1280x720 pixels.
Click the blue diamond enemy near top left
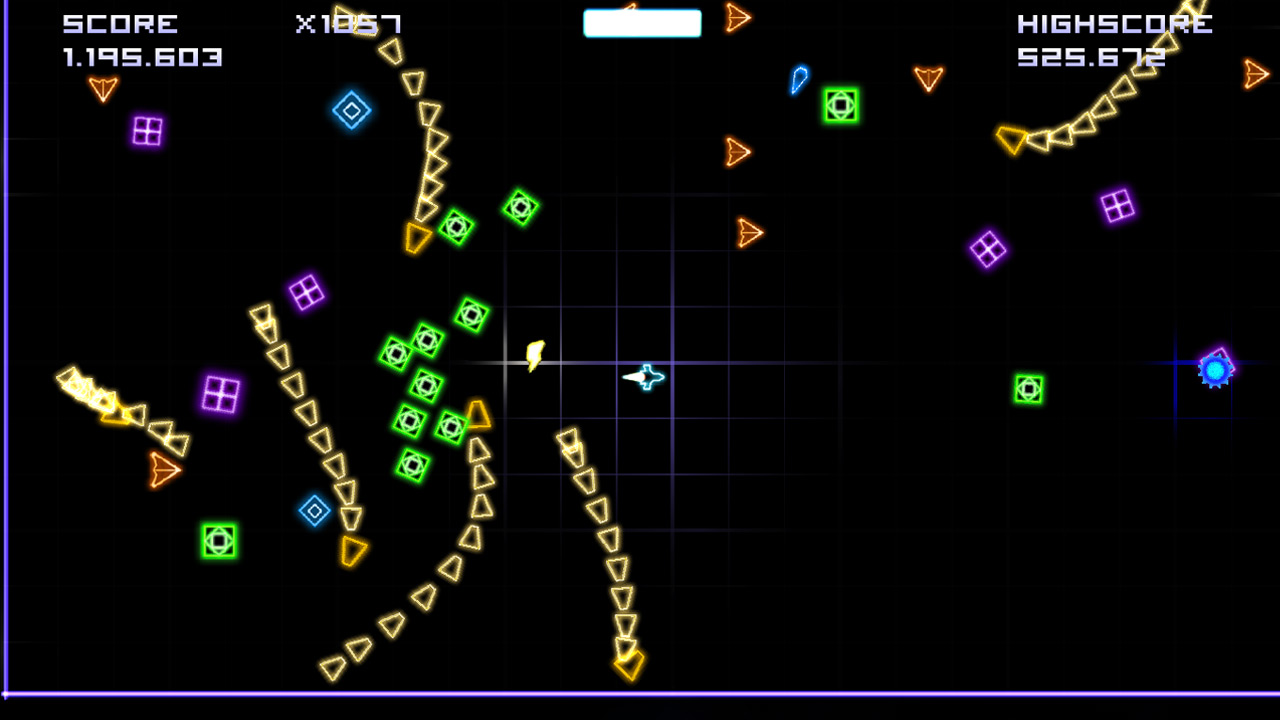click(x=351, y=110)
